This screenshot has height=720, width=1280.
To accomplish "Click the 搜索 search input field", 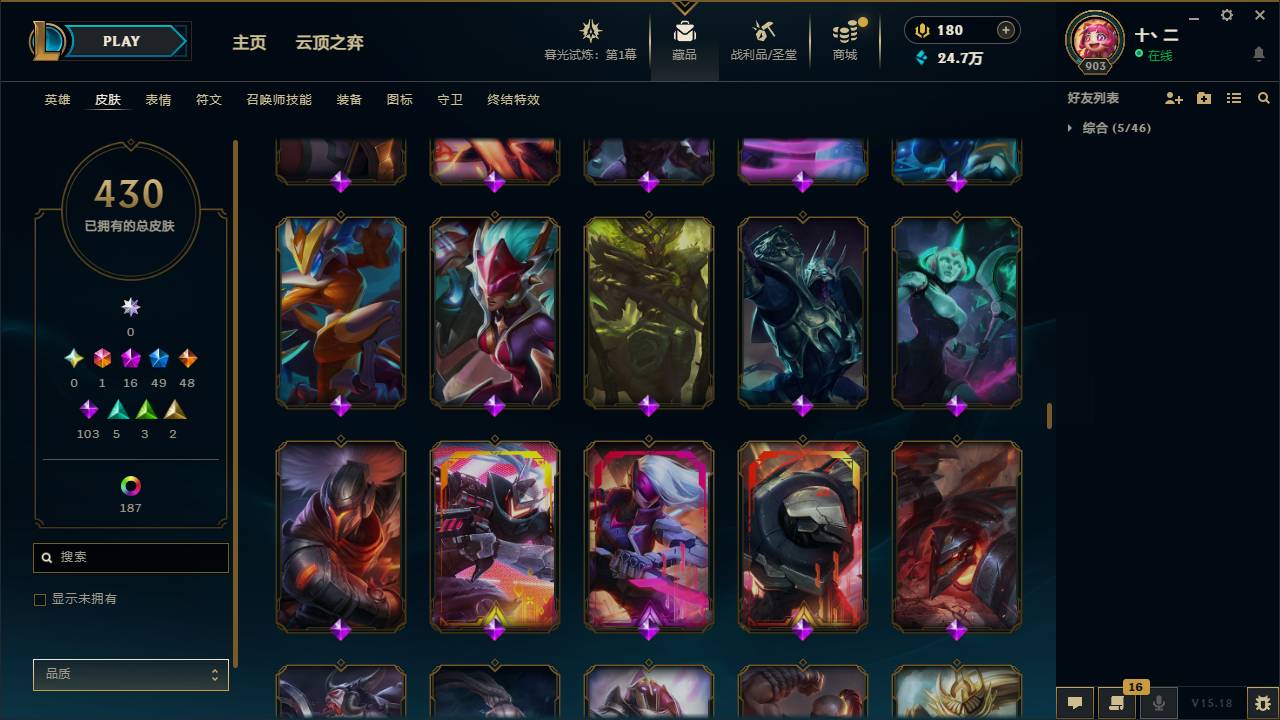I will pyautogui.click(x=130, y=557).
